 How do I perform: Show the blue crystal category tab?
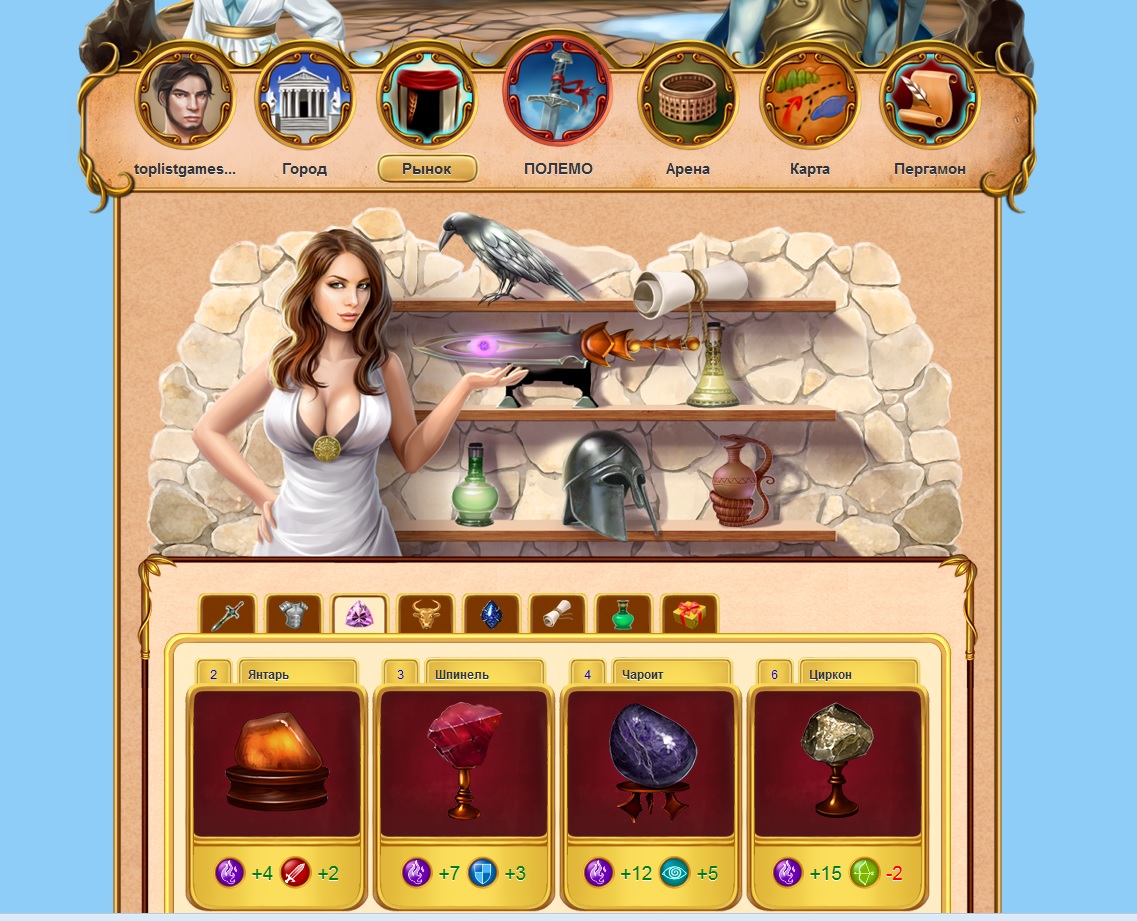(x=491, y=614)
